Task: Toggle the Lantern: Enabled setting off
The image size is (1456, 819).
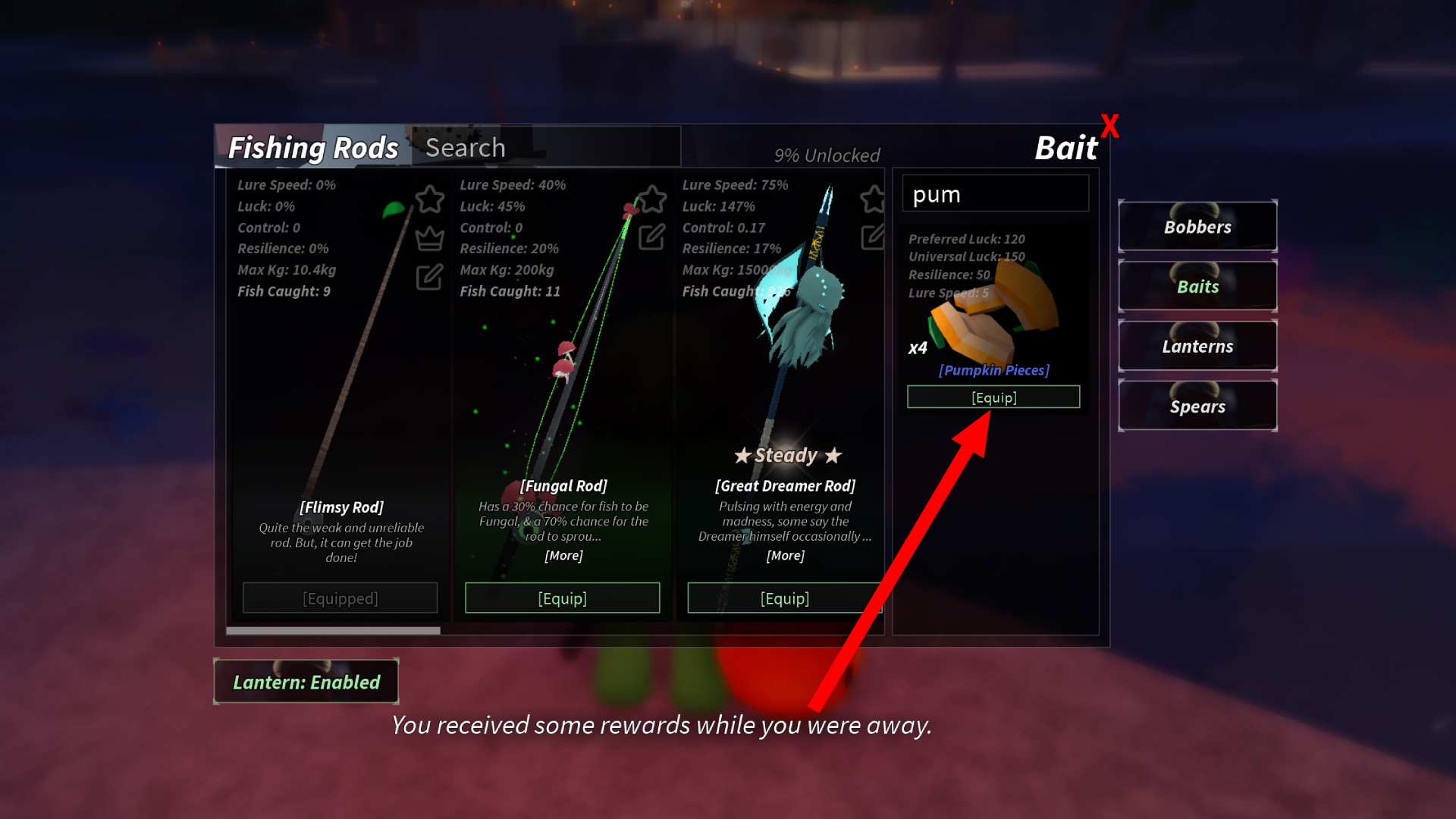Action: coord(306,681)
